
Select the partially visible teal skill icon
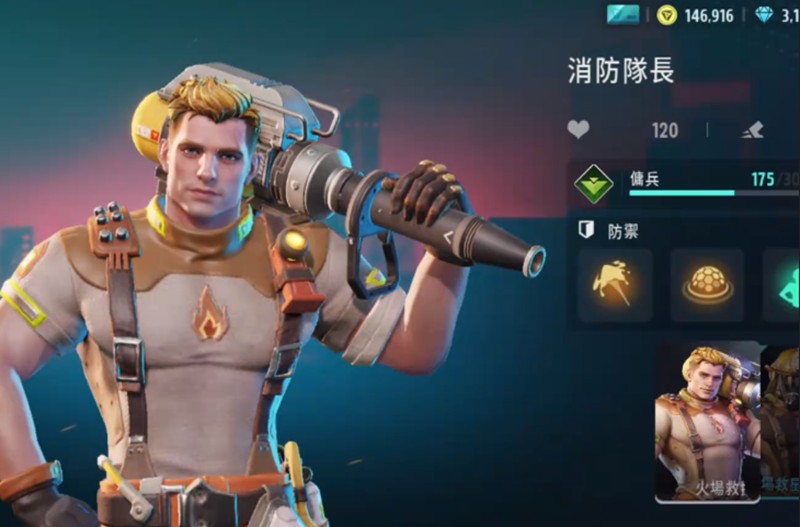coord(783,285)
